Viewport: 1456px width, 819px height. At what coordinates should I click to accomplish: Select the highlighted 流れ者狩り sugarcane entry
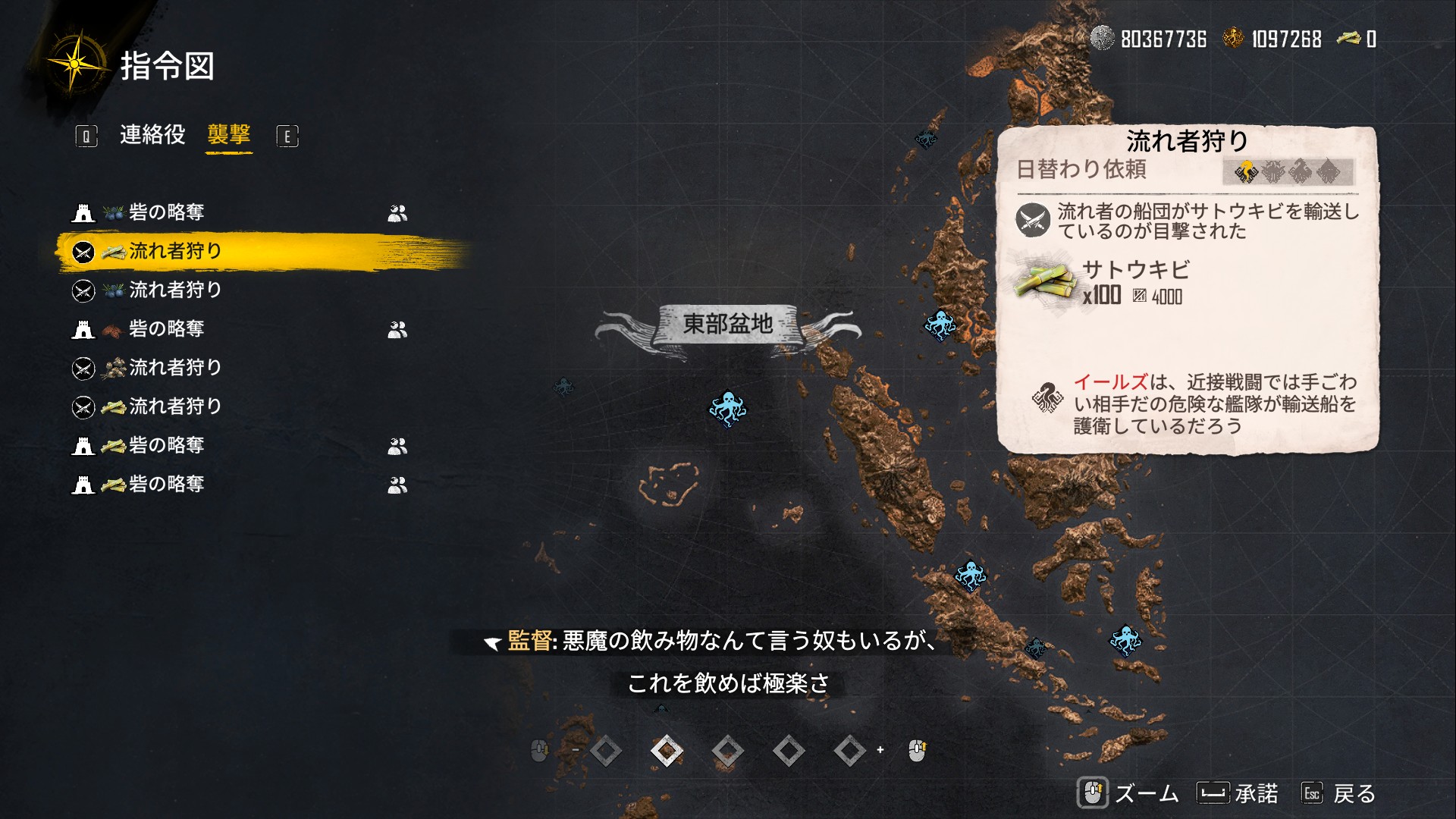click(174, 251)
